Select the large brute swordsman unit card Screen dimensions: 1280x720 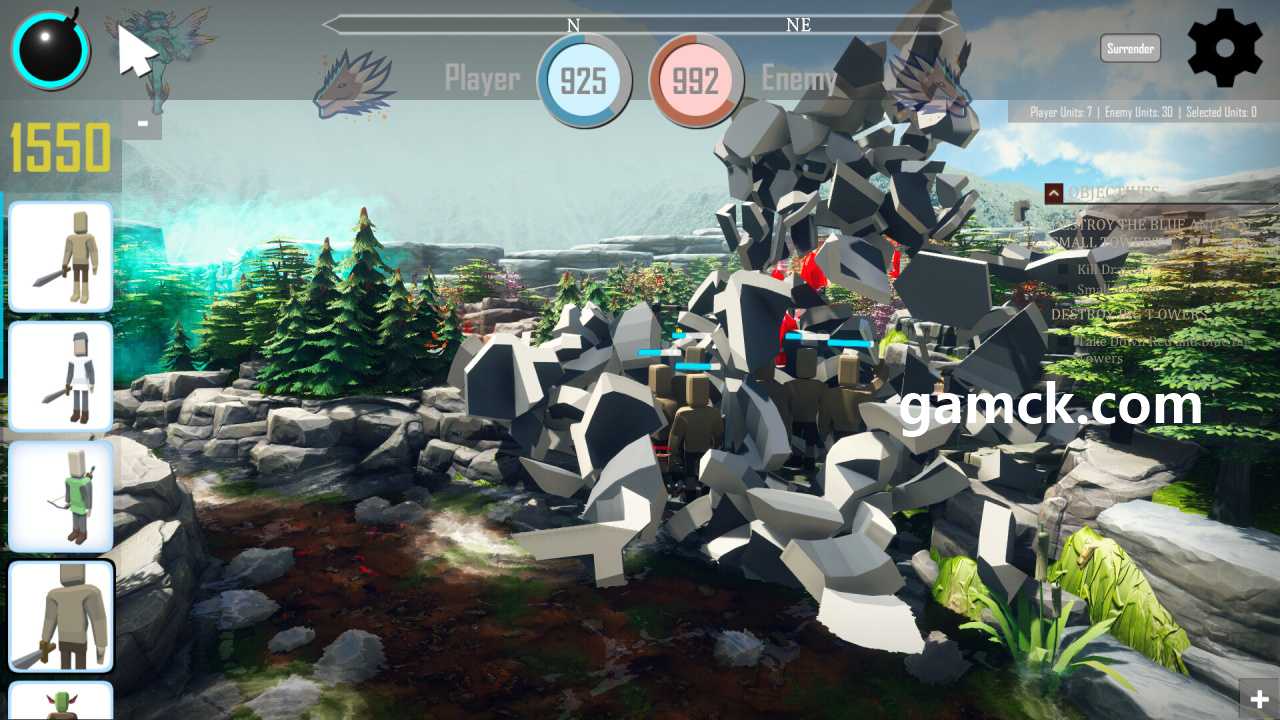(60, 616)
